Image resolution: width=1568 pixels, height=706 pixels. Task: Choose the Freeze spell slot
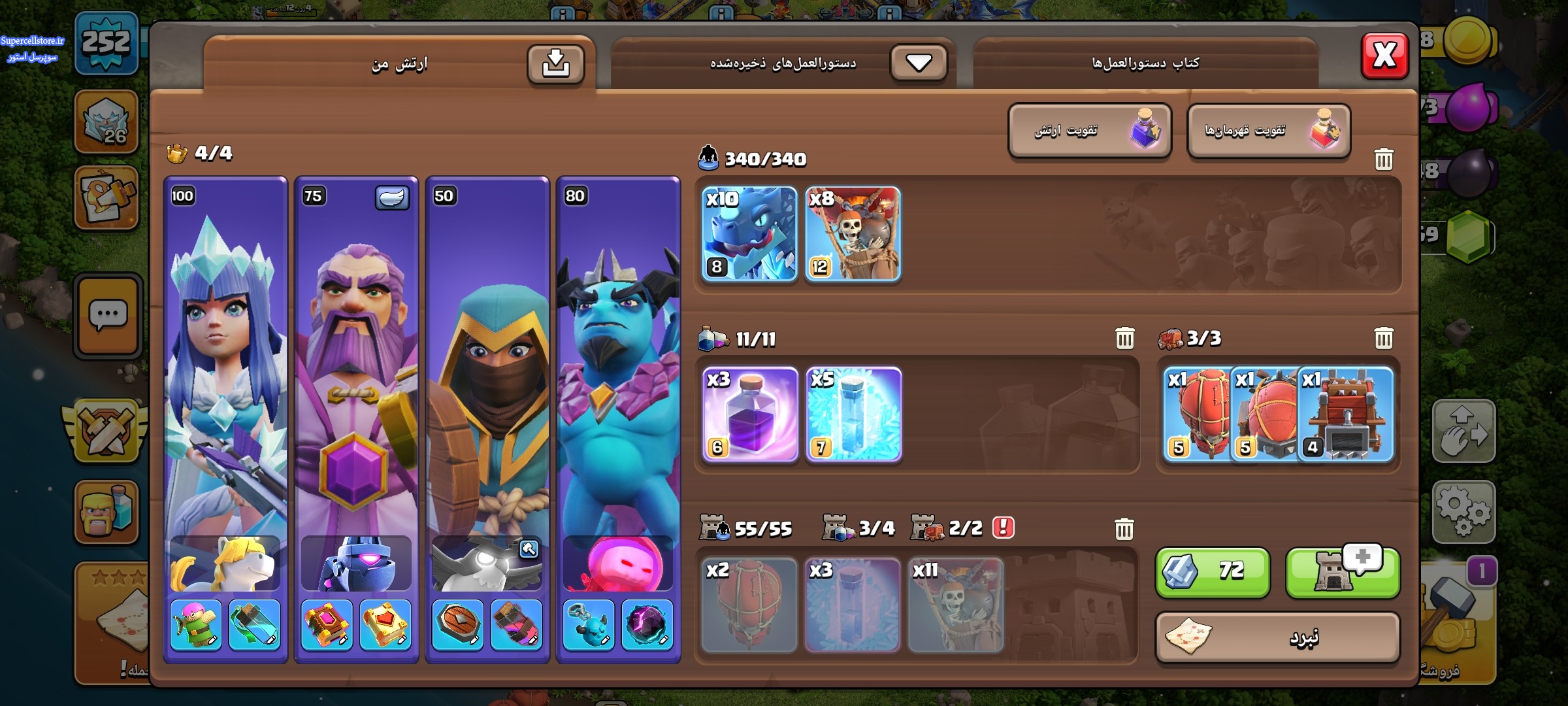[x=853, y=414]
